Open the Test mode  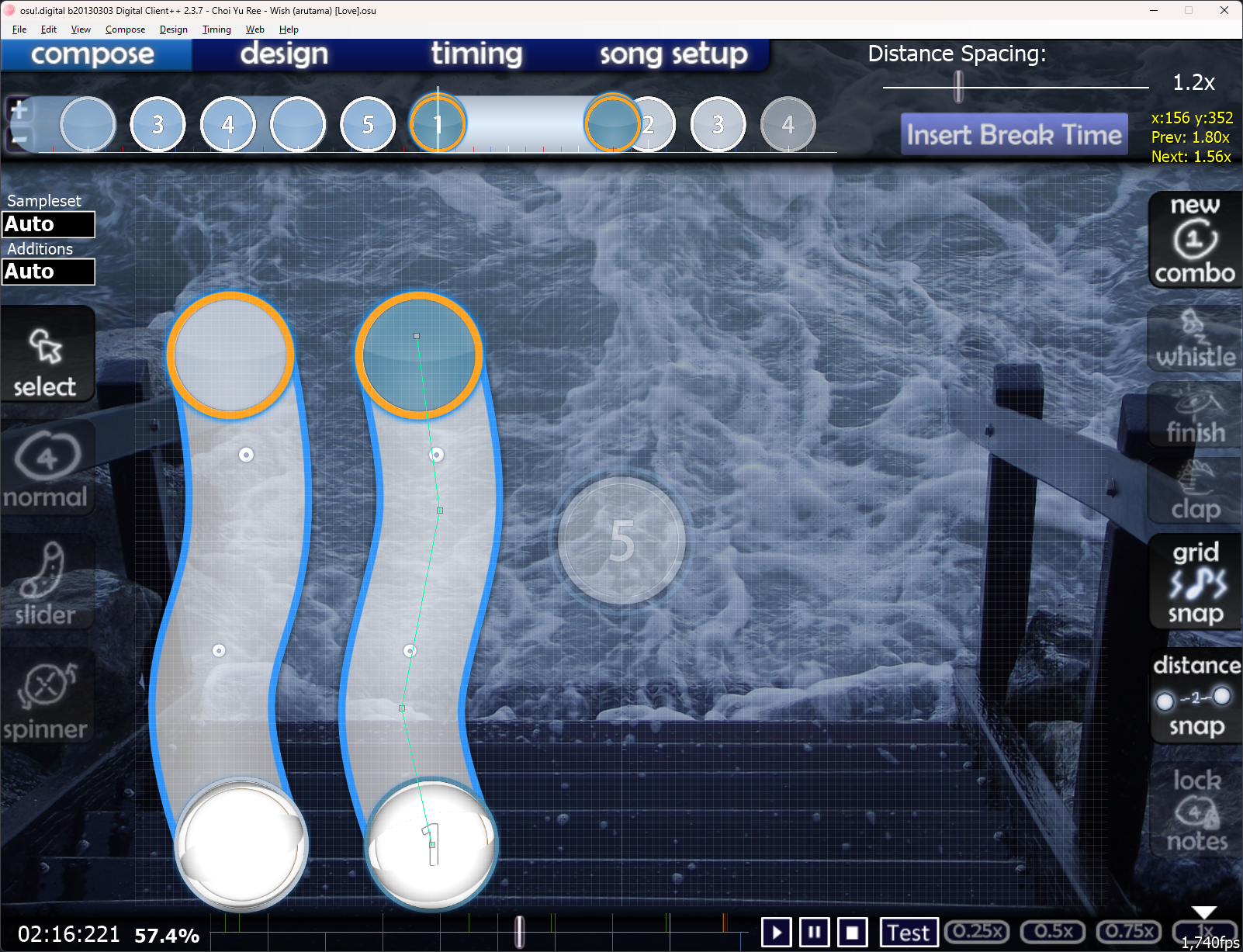coord(908,932)
